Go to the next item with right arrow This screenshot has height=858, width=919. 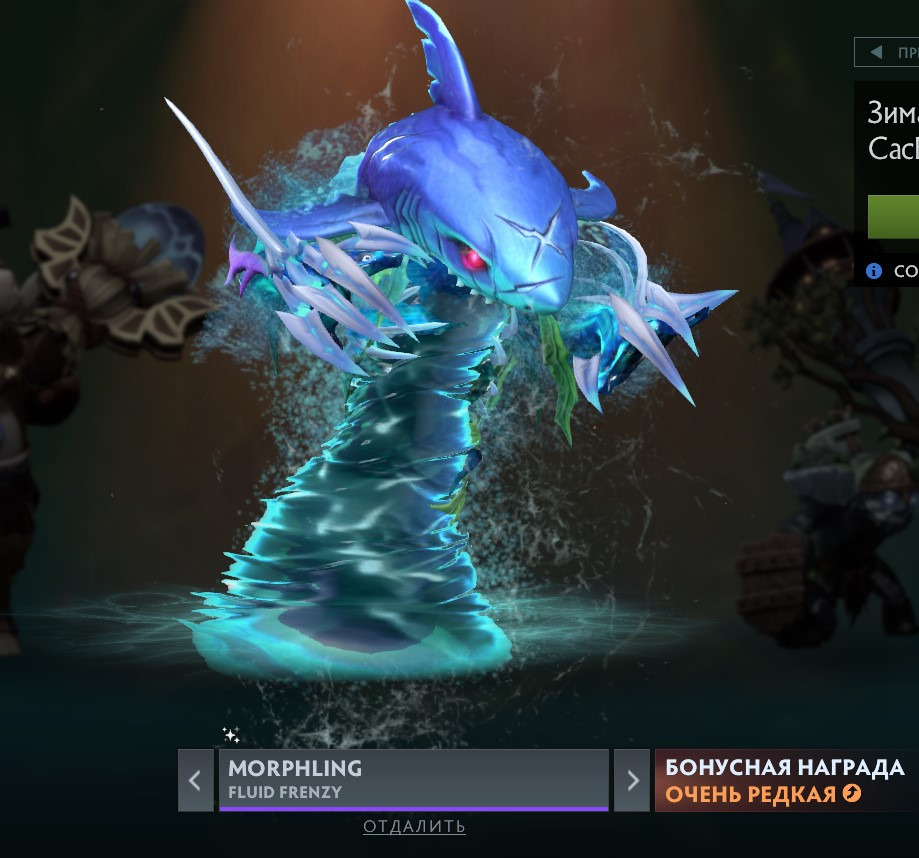(631, 780)
